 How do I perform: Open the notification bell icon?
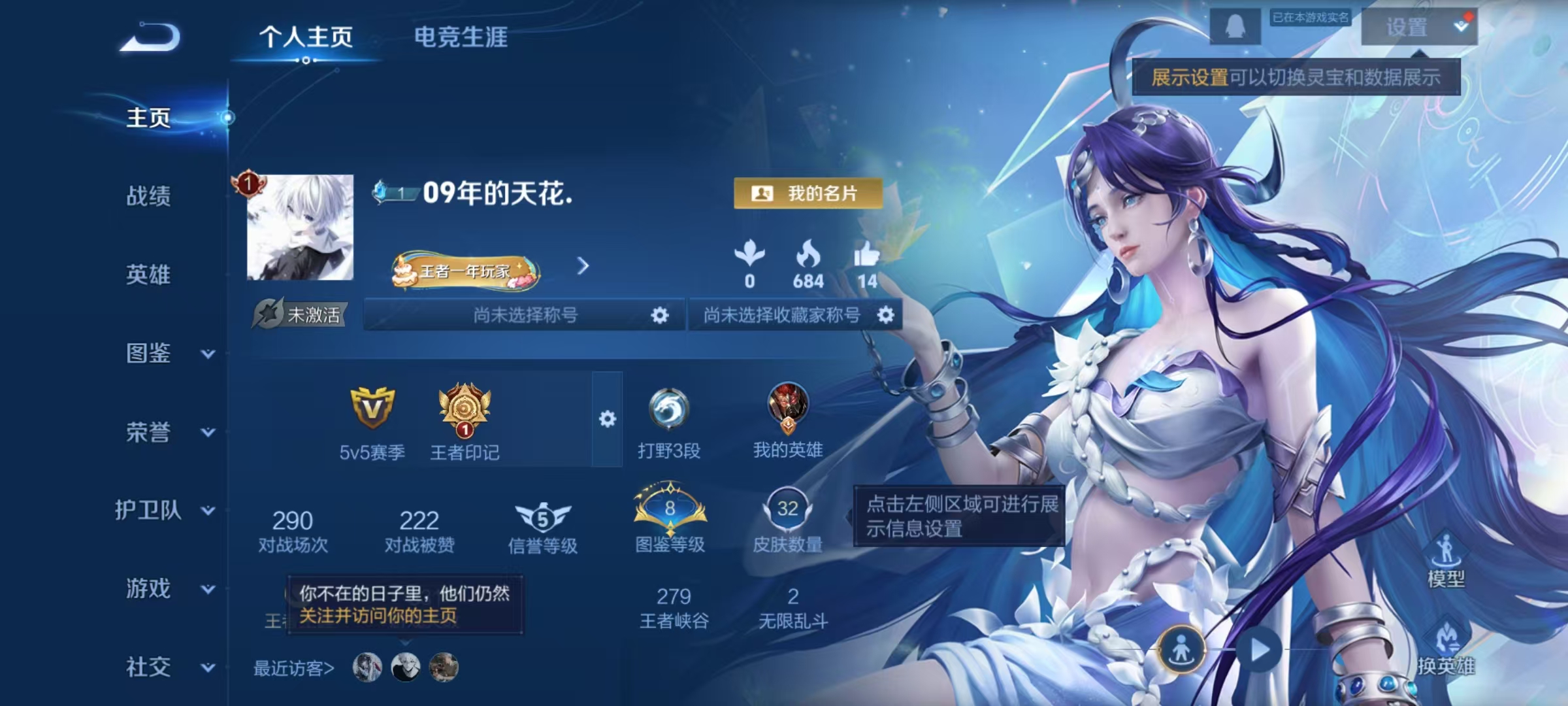pyautogui.click(x=1237, y=27)
